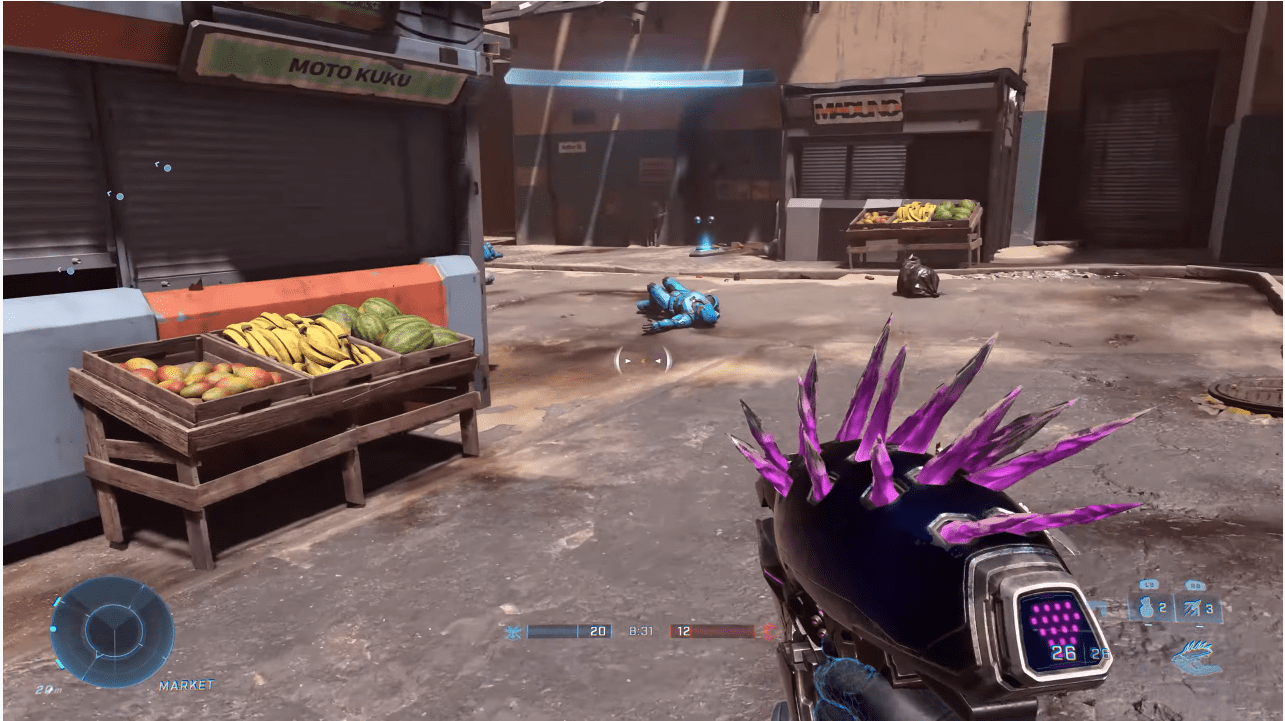Click the circular motion tracker radar
The image size is (1285, 721).
tap(112, 631)
